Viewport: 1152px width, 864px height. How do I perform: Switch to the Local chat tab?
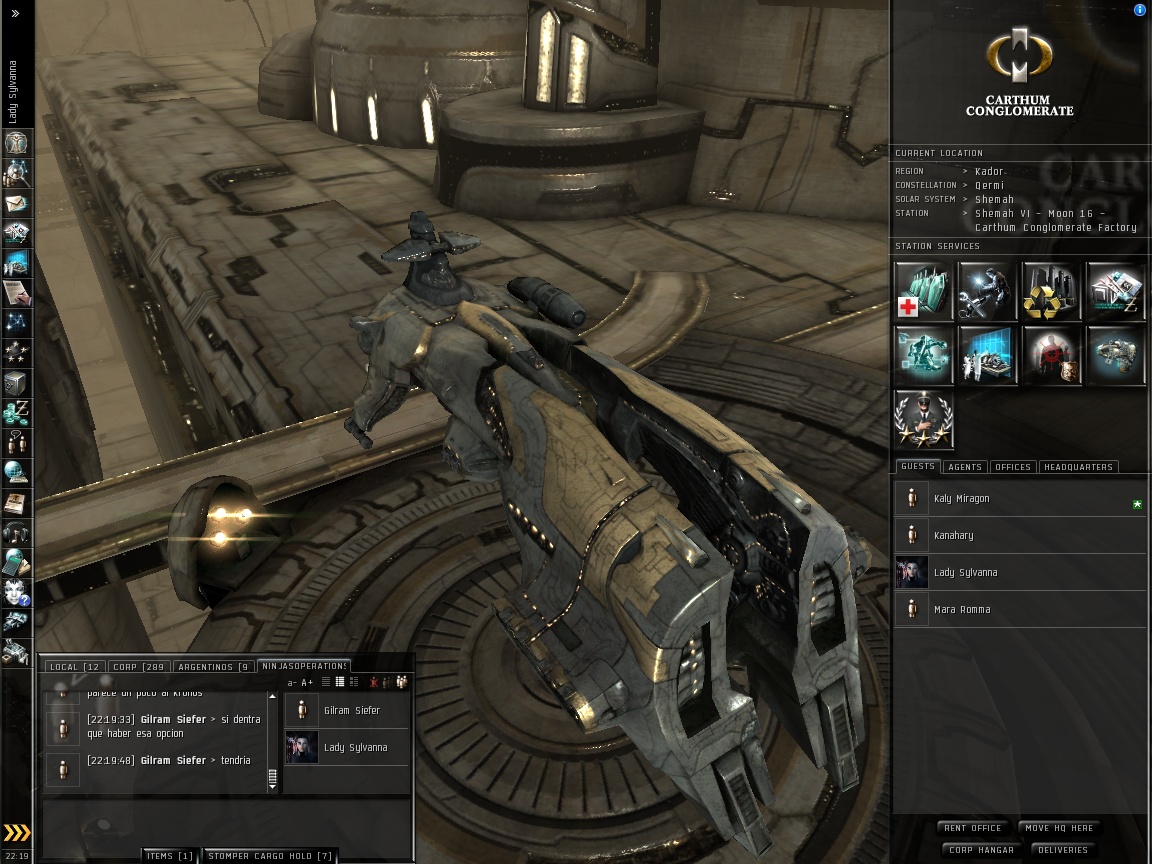coord(73,667)
